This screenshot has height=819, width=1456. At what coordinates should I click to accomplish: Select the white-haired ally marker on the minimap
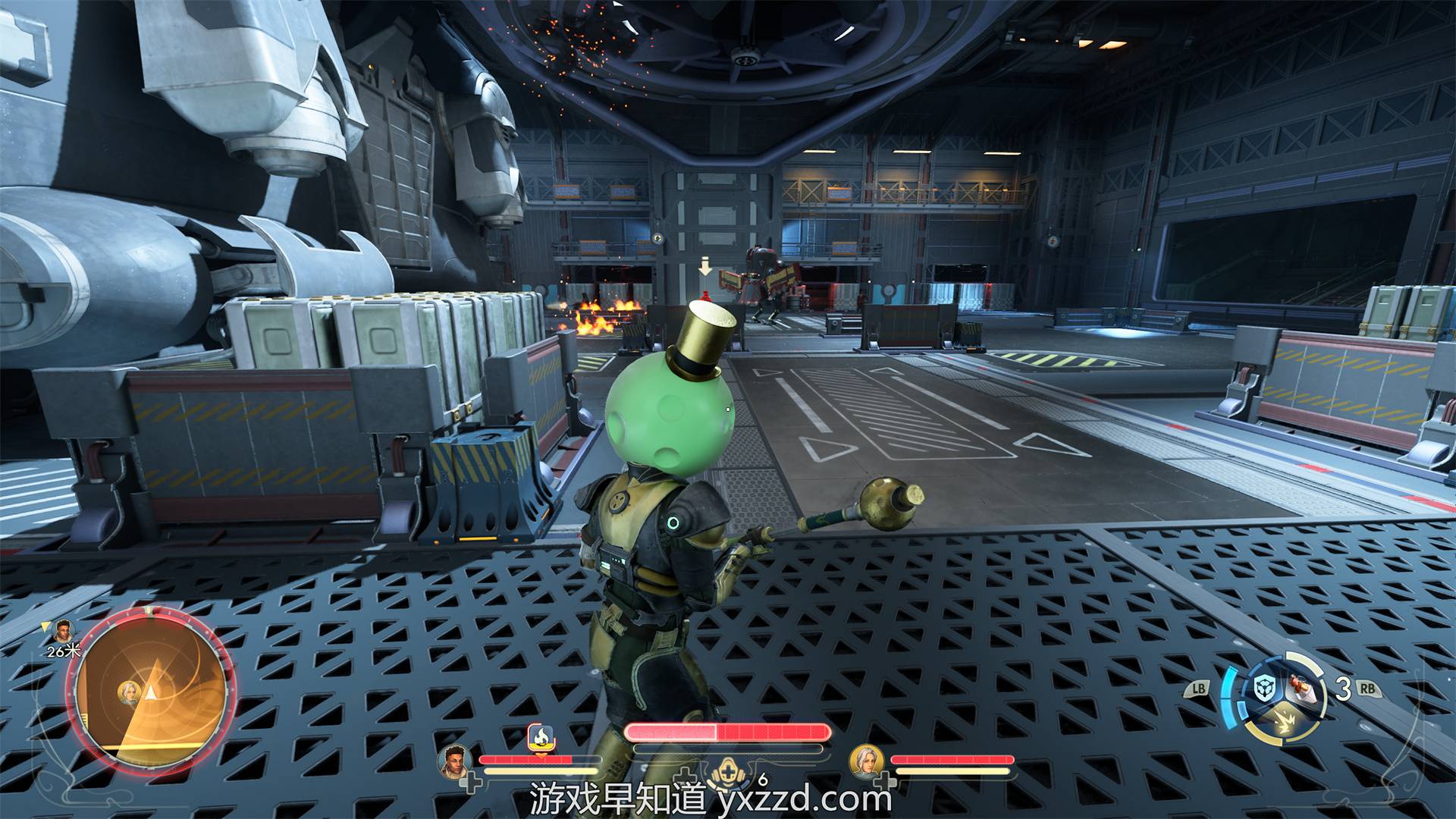pos(127,692)
